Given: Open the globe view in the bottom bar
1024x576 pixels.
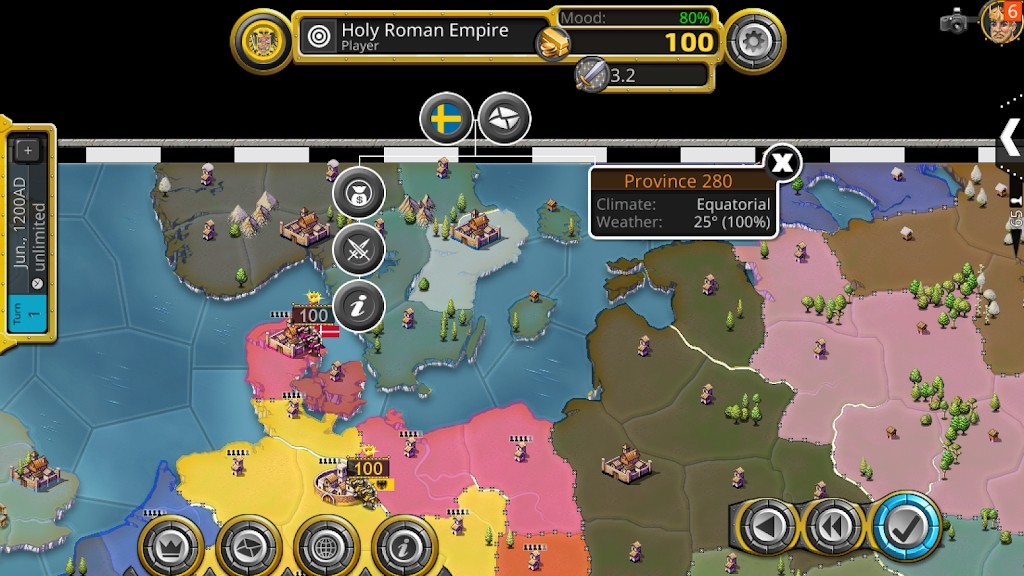Looking at the screenshot, I should coord(327,546).
